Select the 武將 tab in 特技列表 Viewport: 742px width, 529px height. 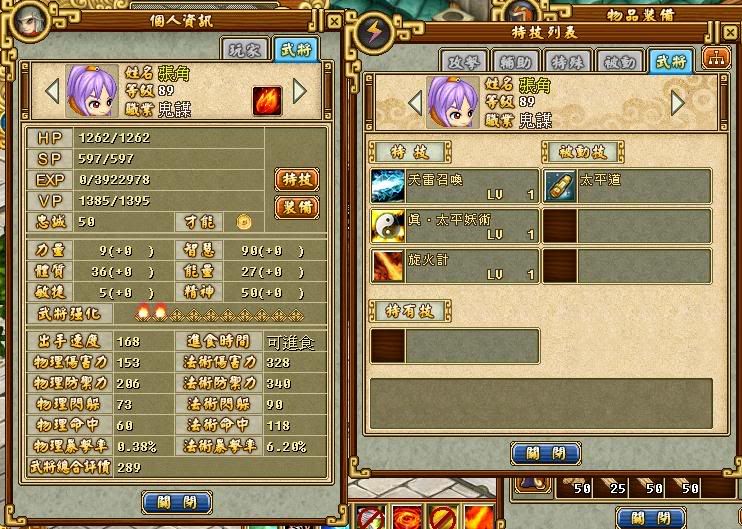(668, 60)
